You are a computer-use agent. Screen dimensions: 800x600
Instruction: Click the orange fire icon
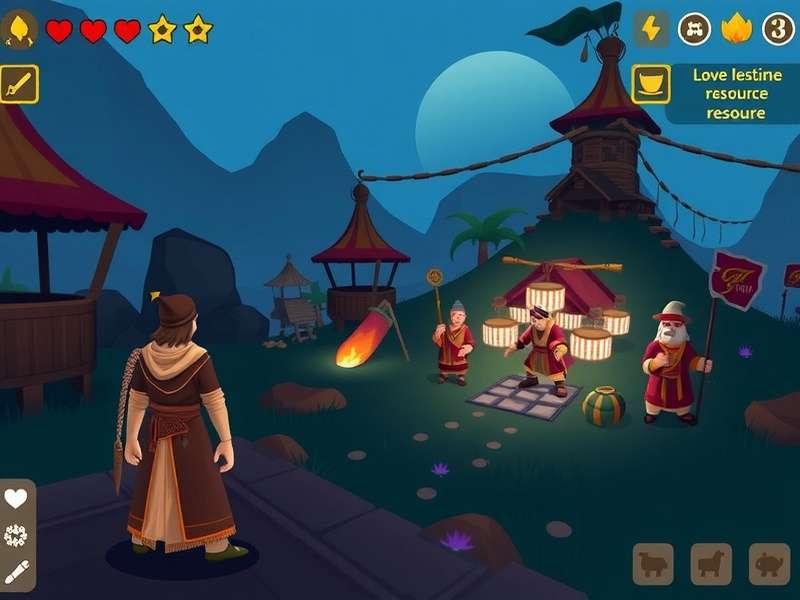(737, 29)
